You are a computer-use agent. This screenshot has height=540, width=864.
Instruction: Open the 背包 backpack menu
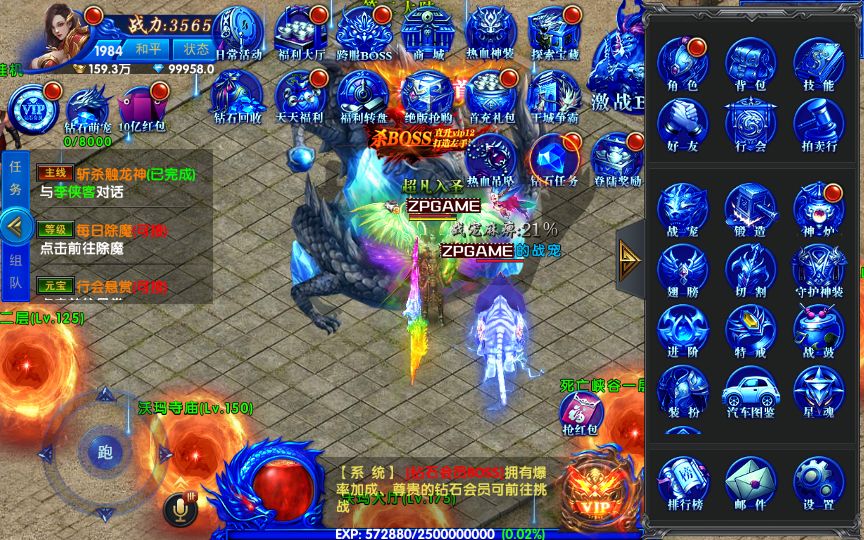click(751, 64)
